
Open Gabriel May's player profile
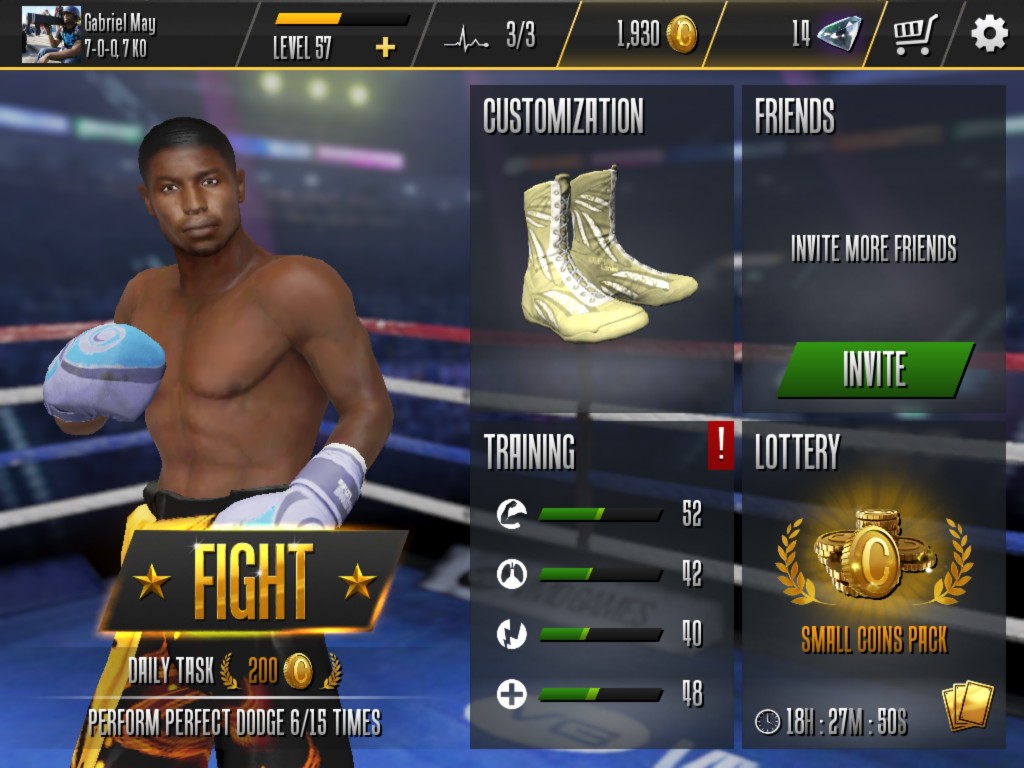[x=90, y=34]
